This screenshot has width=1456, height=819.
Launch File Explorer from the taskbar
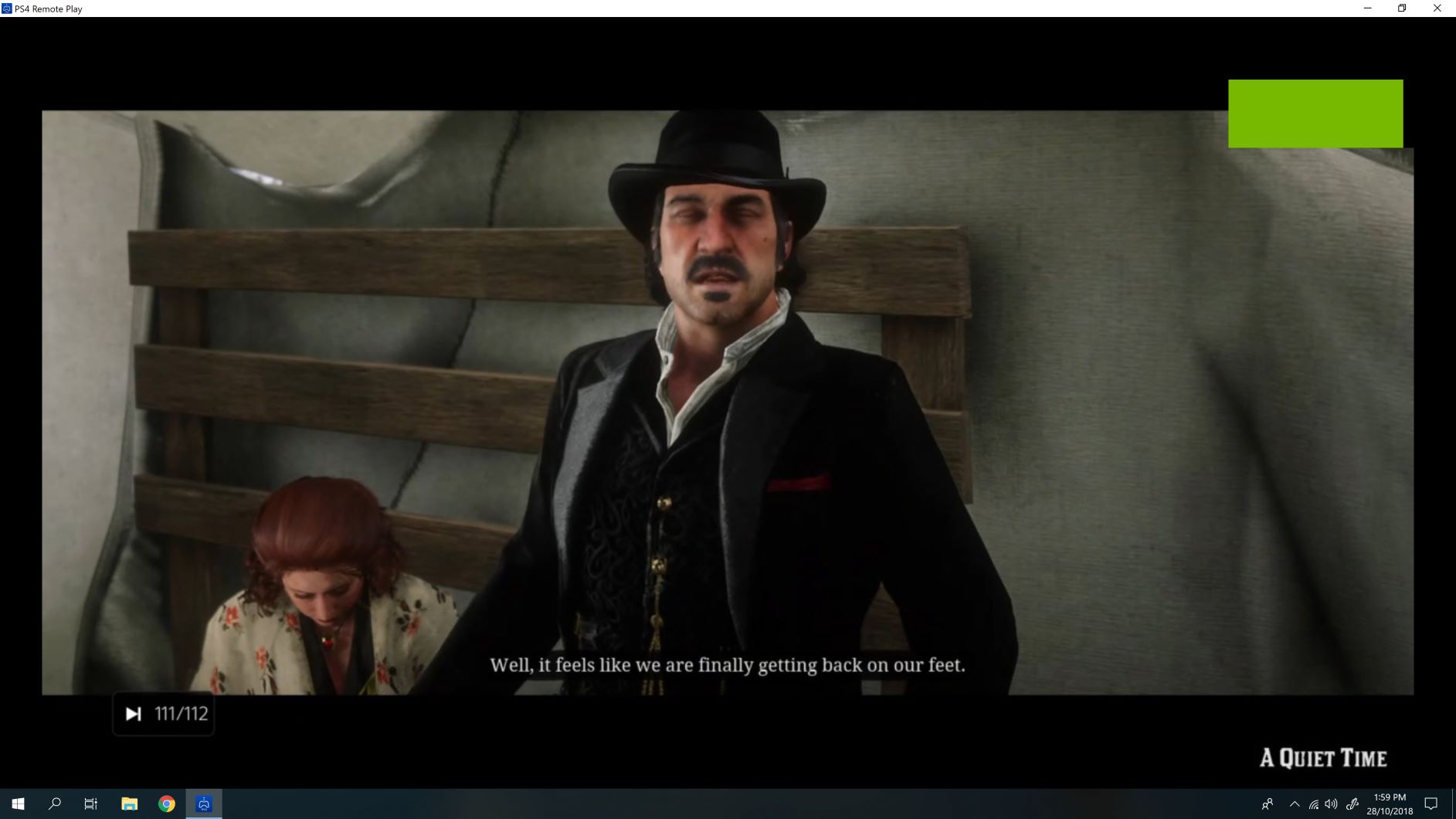[x=128, y=804]
